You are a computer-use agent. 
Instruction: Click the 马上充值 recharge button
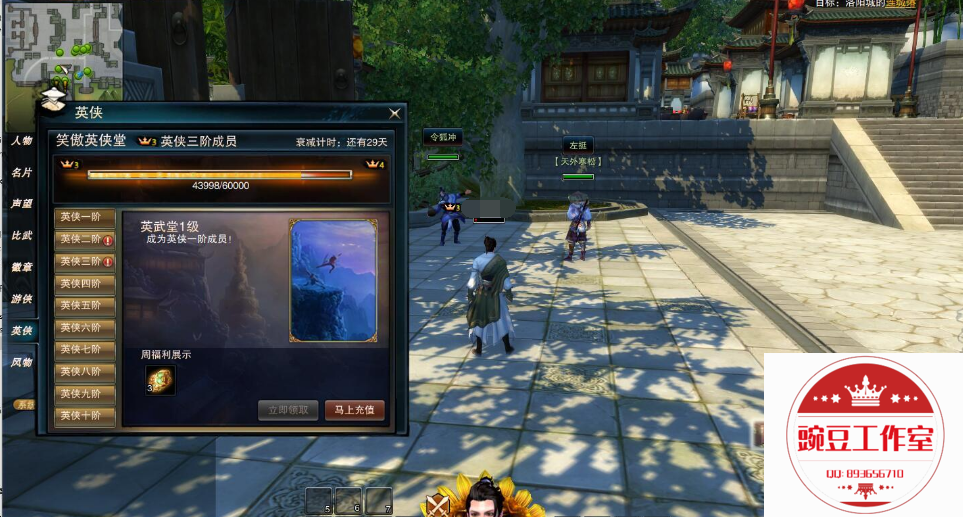click(x=354, y=410)
